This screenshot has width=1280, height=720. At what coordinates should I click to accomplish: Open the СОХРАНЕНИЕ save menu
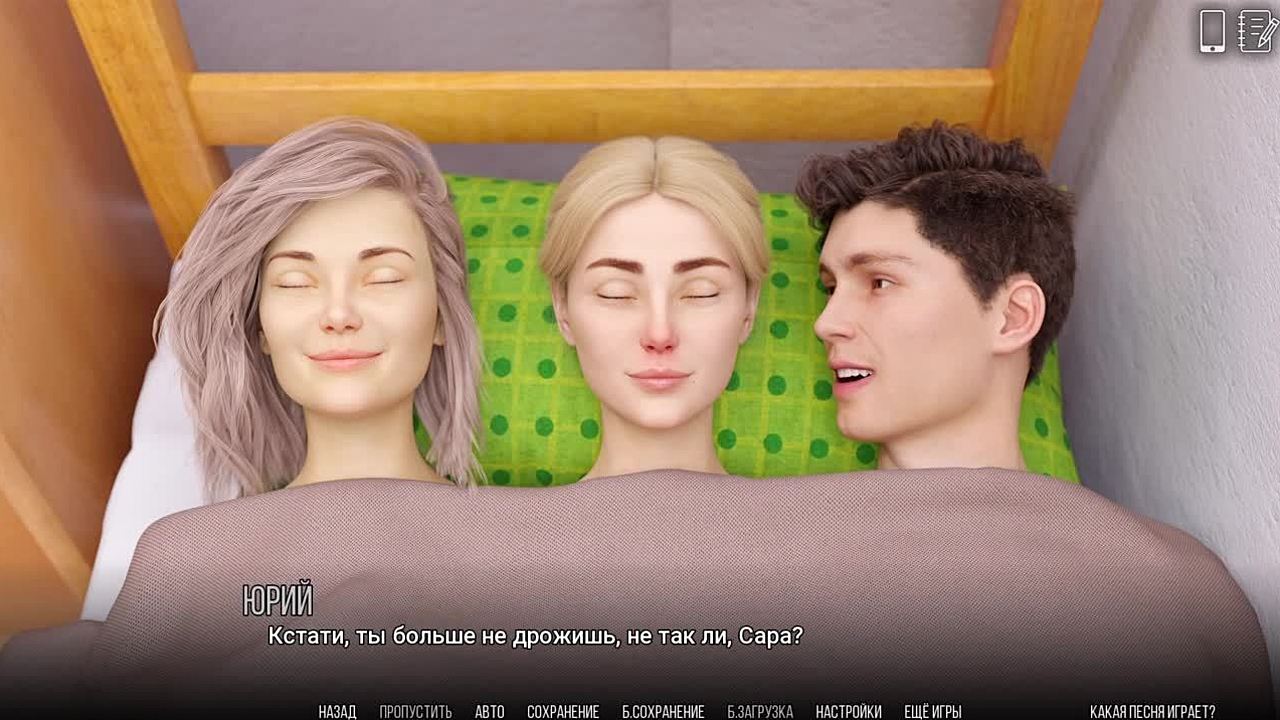point(563,712)
